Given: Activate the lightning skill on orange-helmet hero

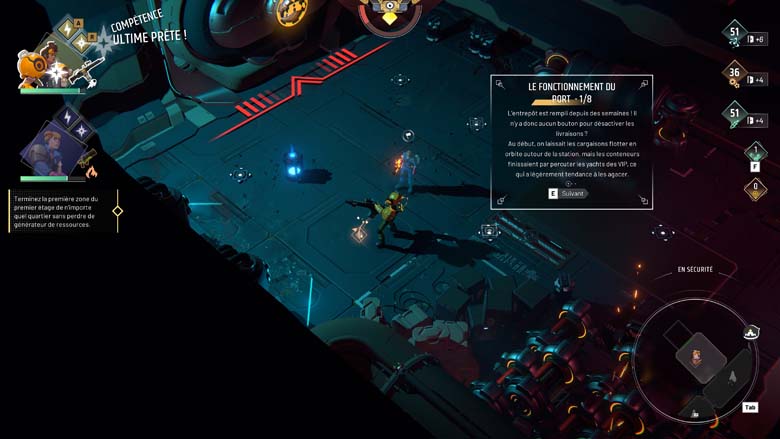Looking at the screenshot, I should 69,30.
